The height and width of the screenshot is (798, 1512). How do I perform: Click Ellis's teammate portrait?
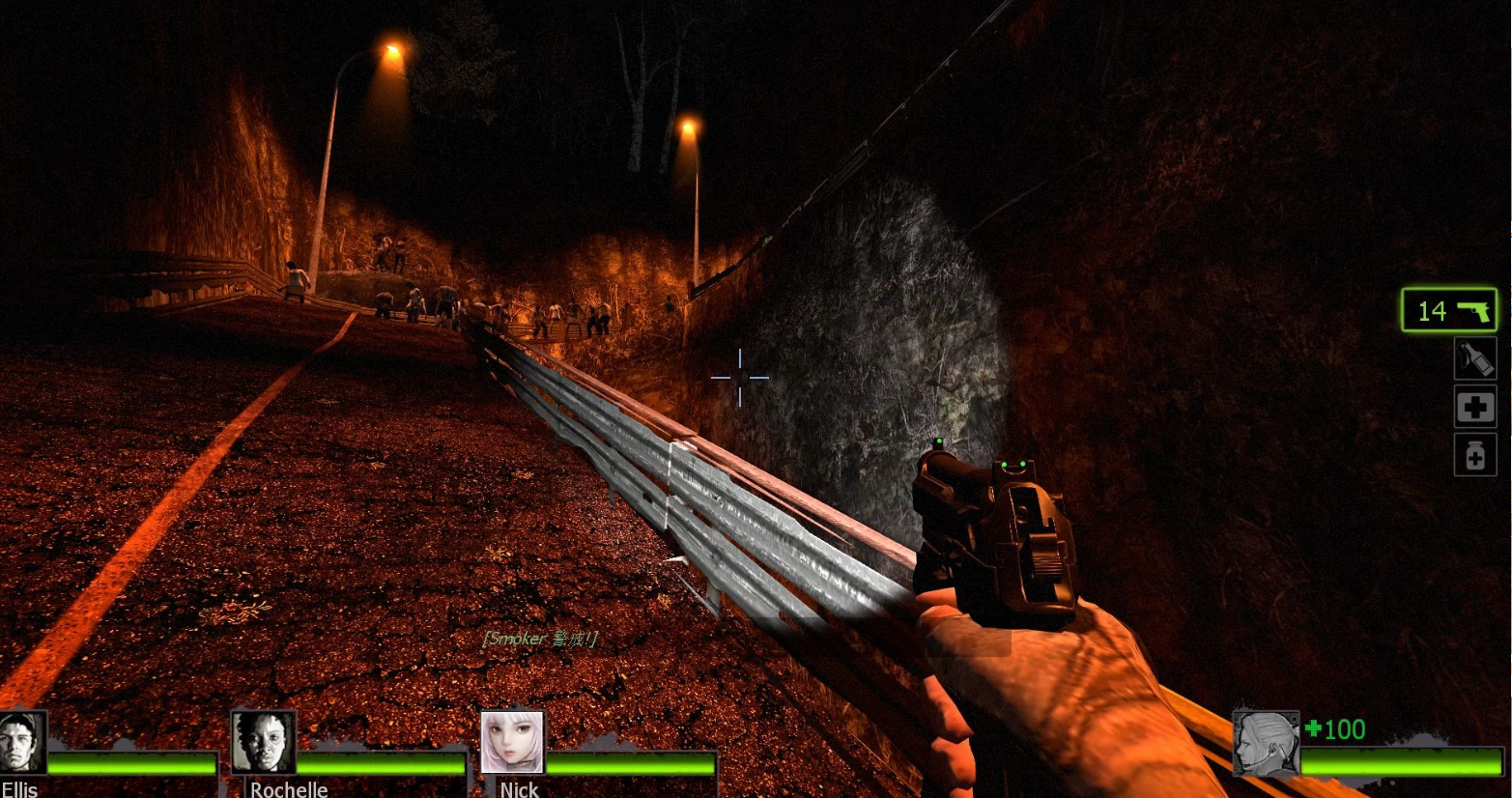coord(21,742)
